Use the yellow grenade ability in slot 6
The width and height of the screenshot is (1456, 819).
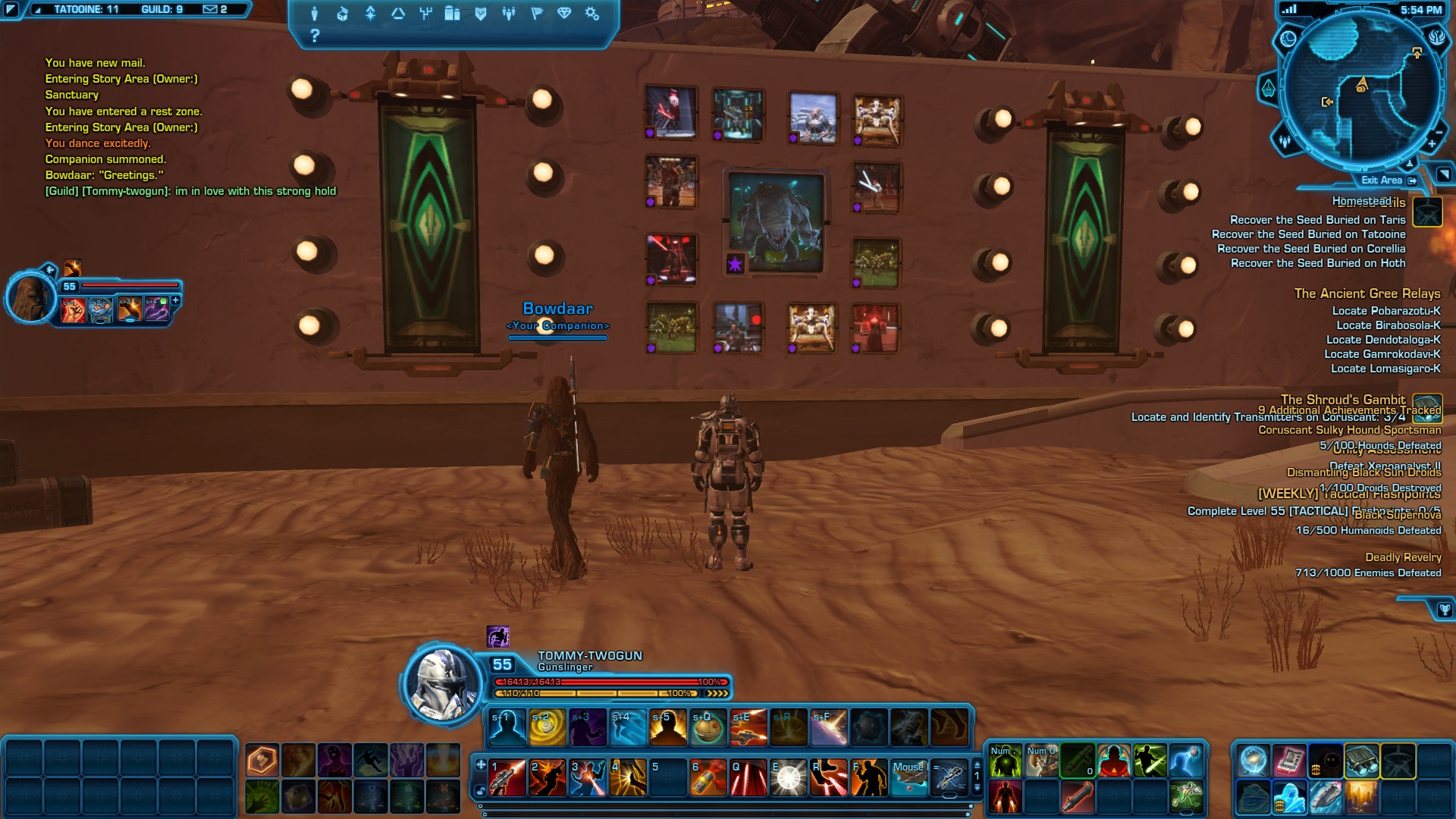click(x=708, y=778)
